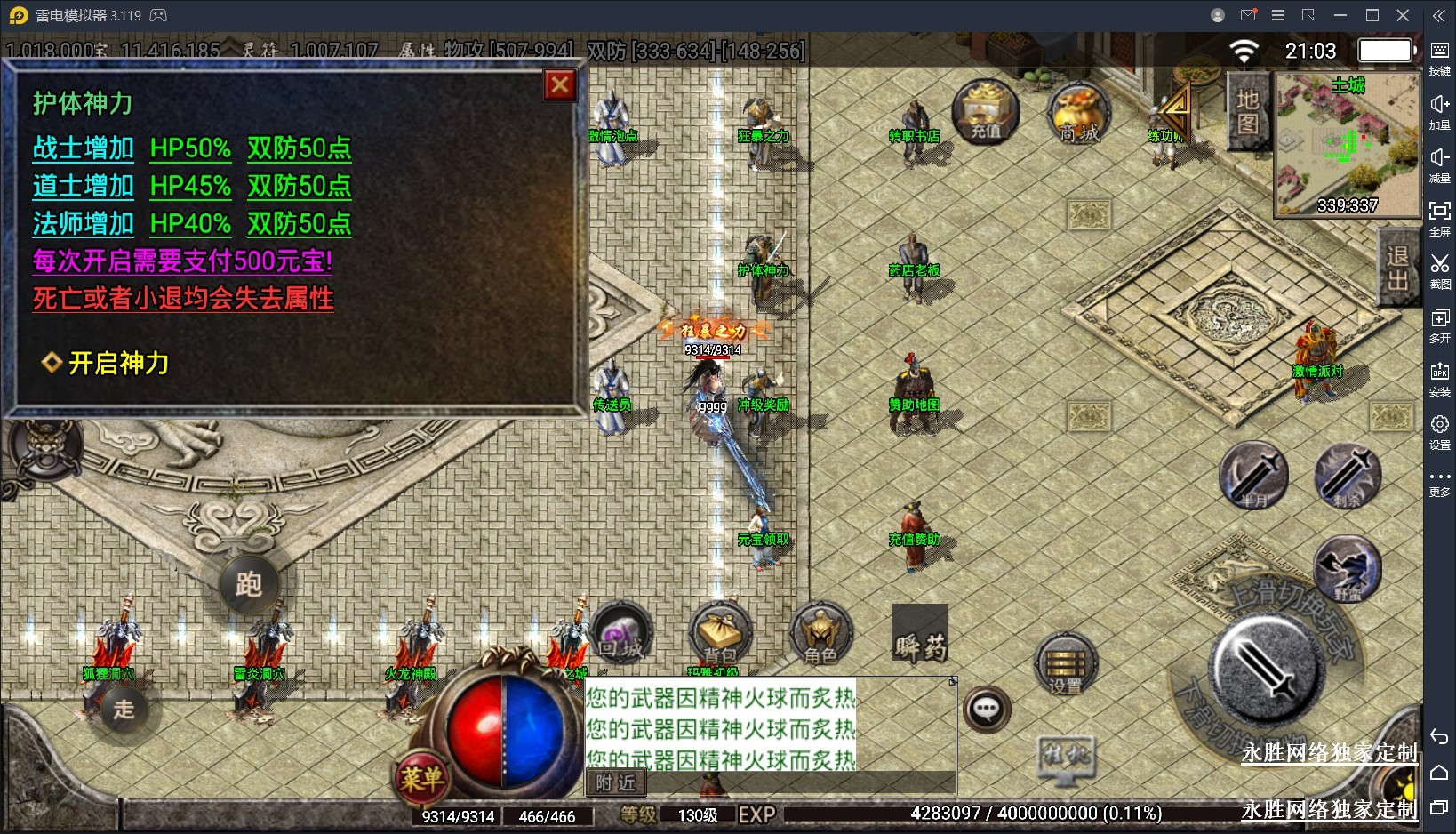This screenshot has height=834, width=1456.
Task: Tap the 瞬药 instant potion button
Action: coord(920,634)
